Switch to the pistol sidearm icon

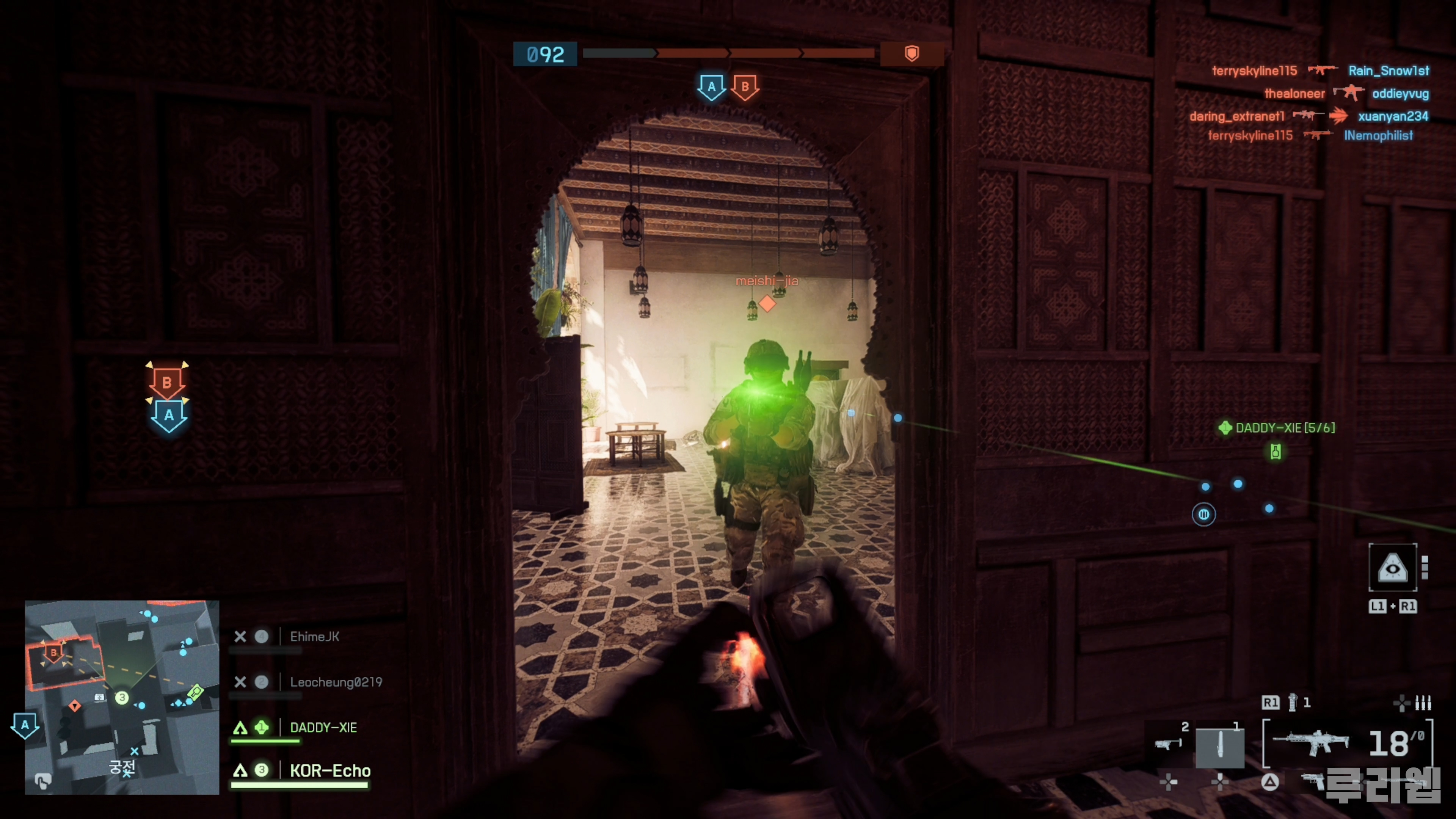(1313, 781)
